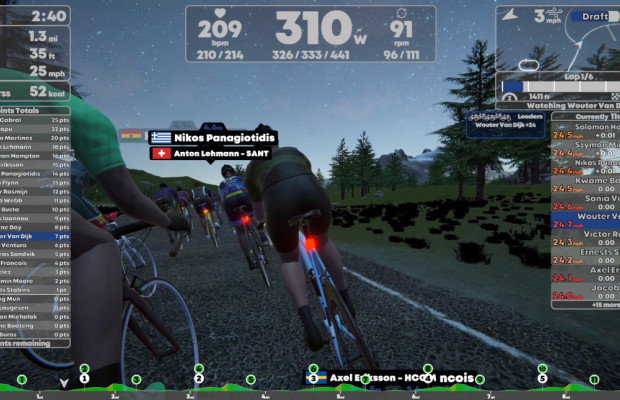Image resolution: width=620 pixels, height=400 pixels.
Task: Select the Panagiotidis row in points totals
Action: coord(35,173)
